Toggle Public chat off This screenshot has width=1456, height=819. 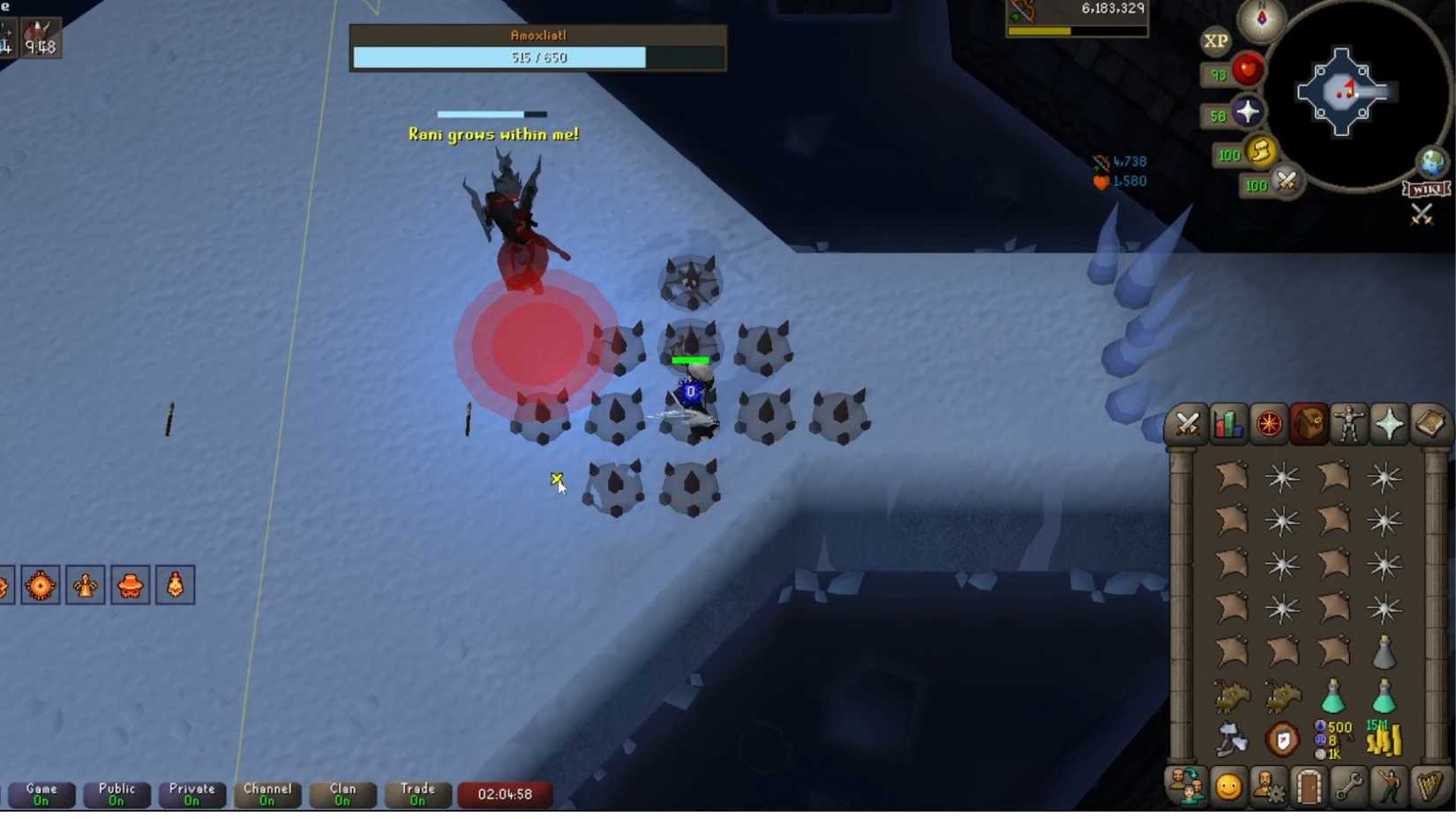tap(116, 794)
